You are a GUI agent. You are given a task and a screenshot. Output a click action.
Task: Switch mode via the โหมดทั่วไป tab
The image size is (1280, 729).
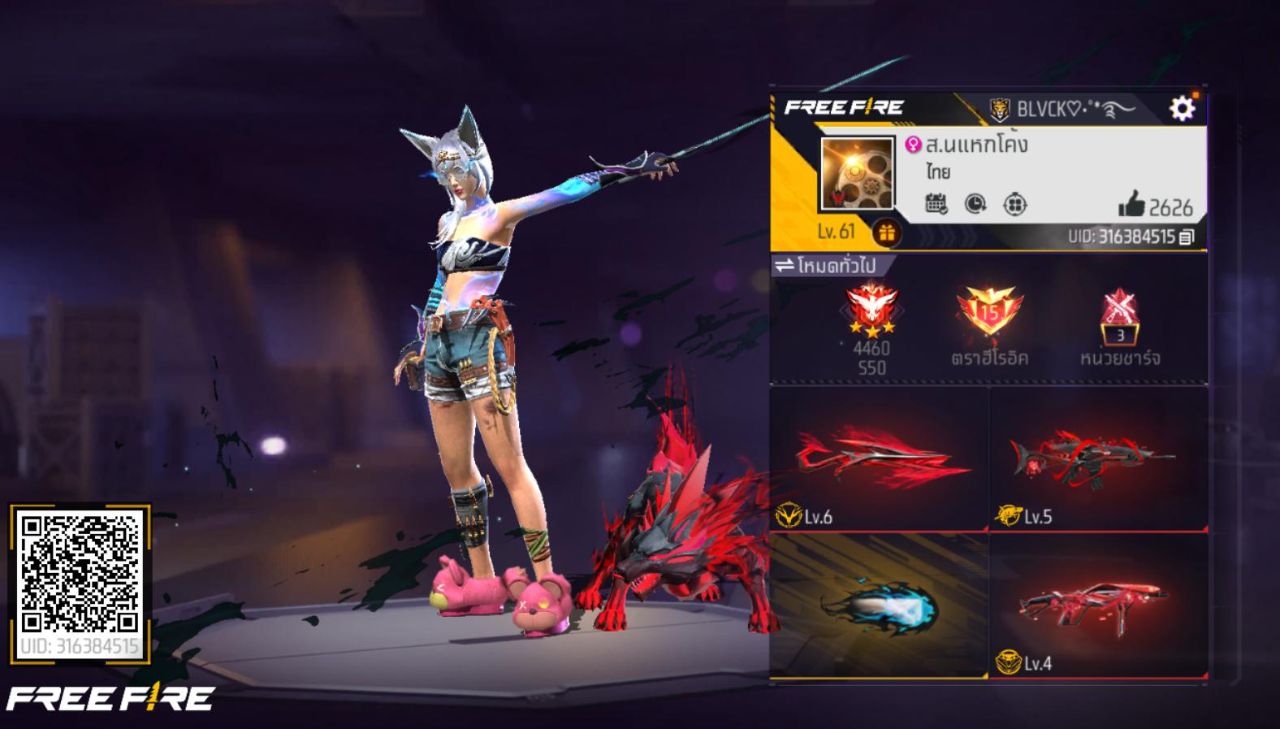pos(833,266)
